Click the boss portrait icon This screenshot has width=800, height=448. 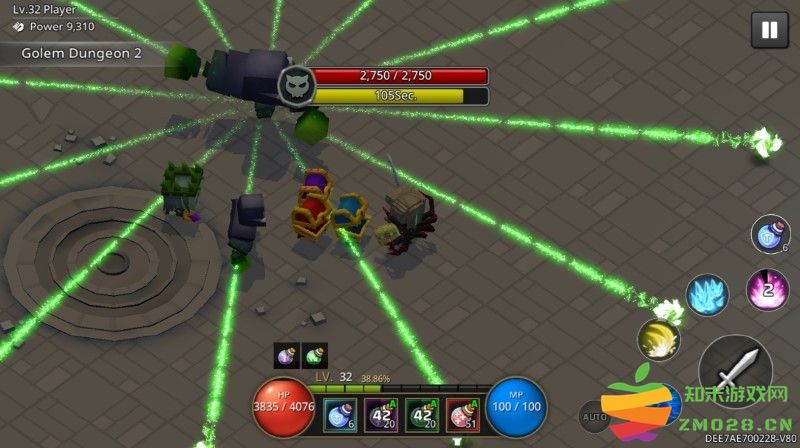293,85
